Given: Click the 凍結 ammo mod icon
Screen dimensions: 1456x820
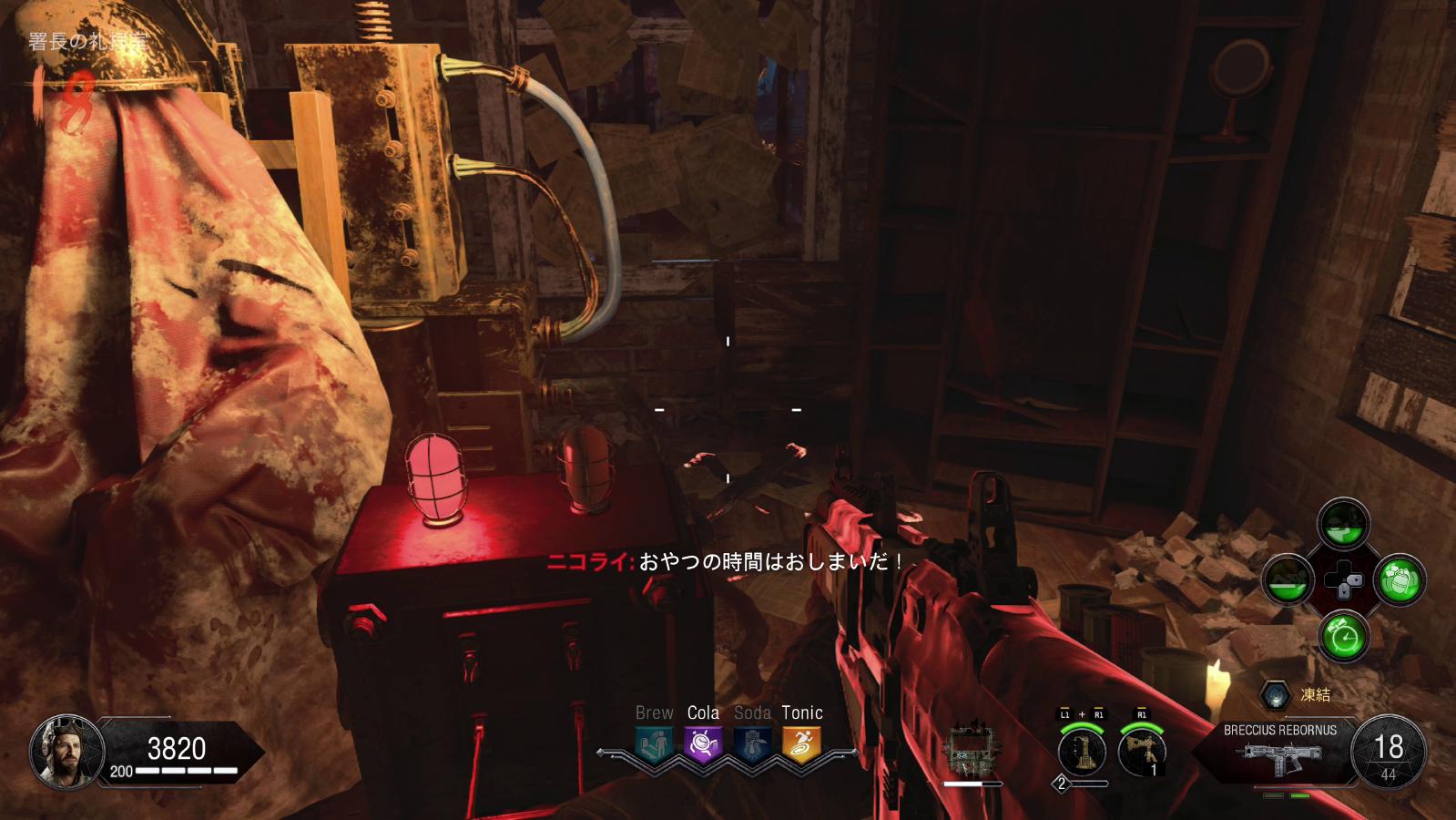Looking at the screenshot, I should 1273,696.
